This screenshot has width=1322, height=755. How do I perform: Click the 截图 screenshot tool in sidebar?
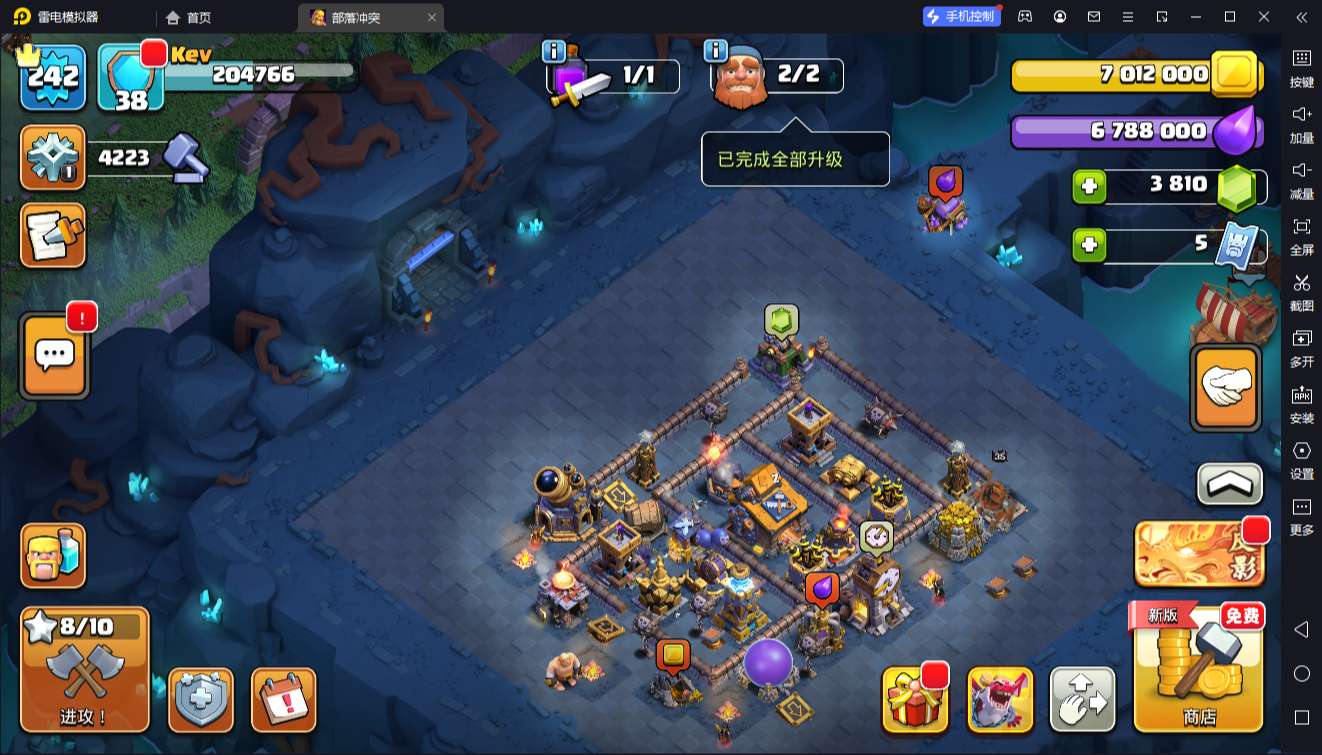click(x=1301, y=291)
